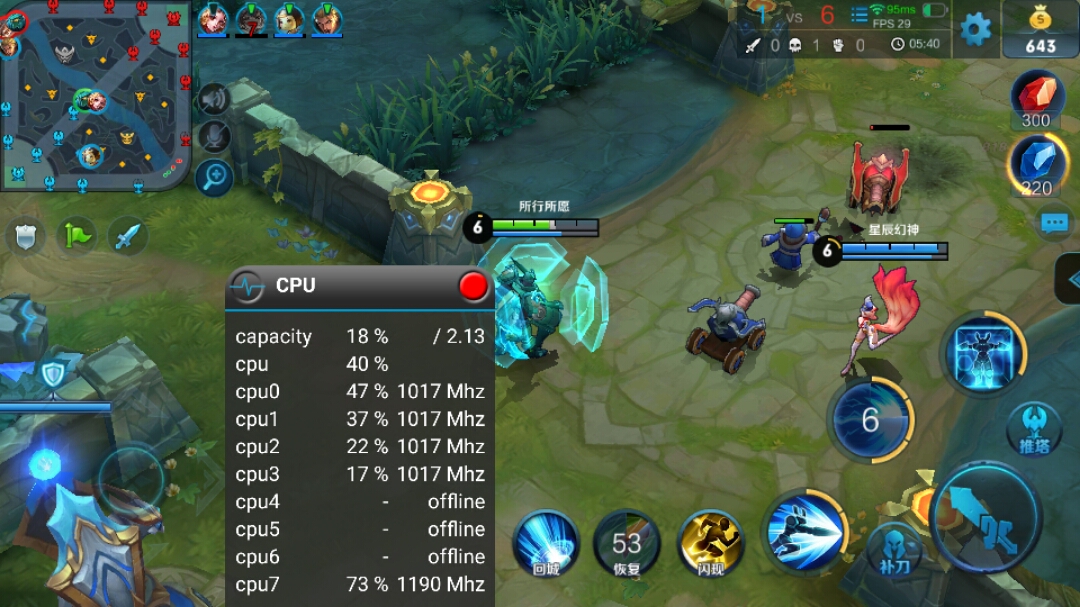Use the 恢复 heal ability
This screenshot has width=1080, height=607.
tap(627, 543)
